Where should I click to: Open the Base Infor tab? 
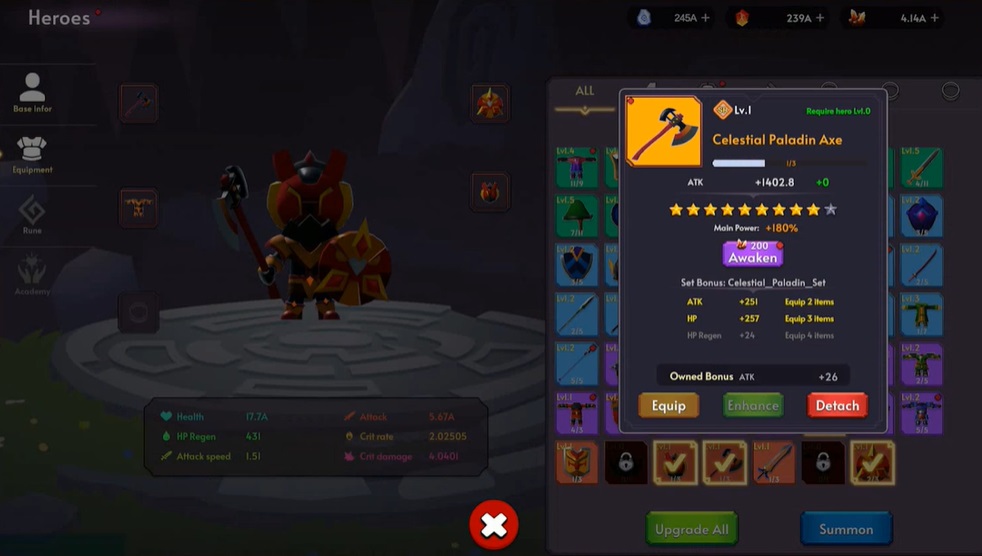click(33, 93)
